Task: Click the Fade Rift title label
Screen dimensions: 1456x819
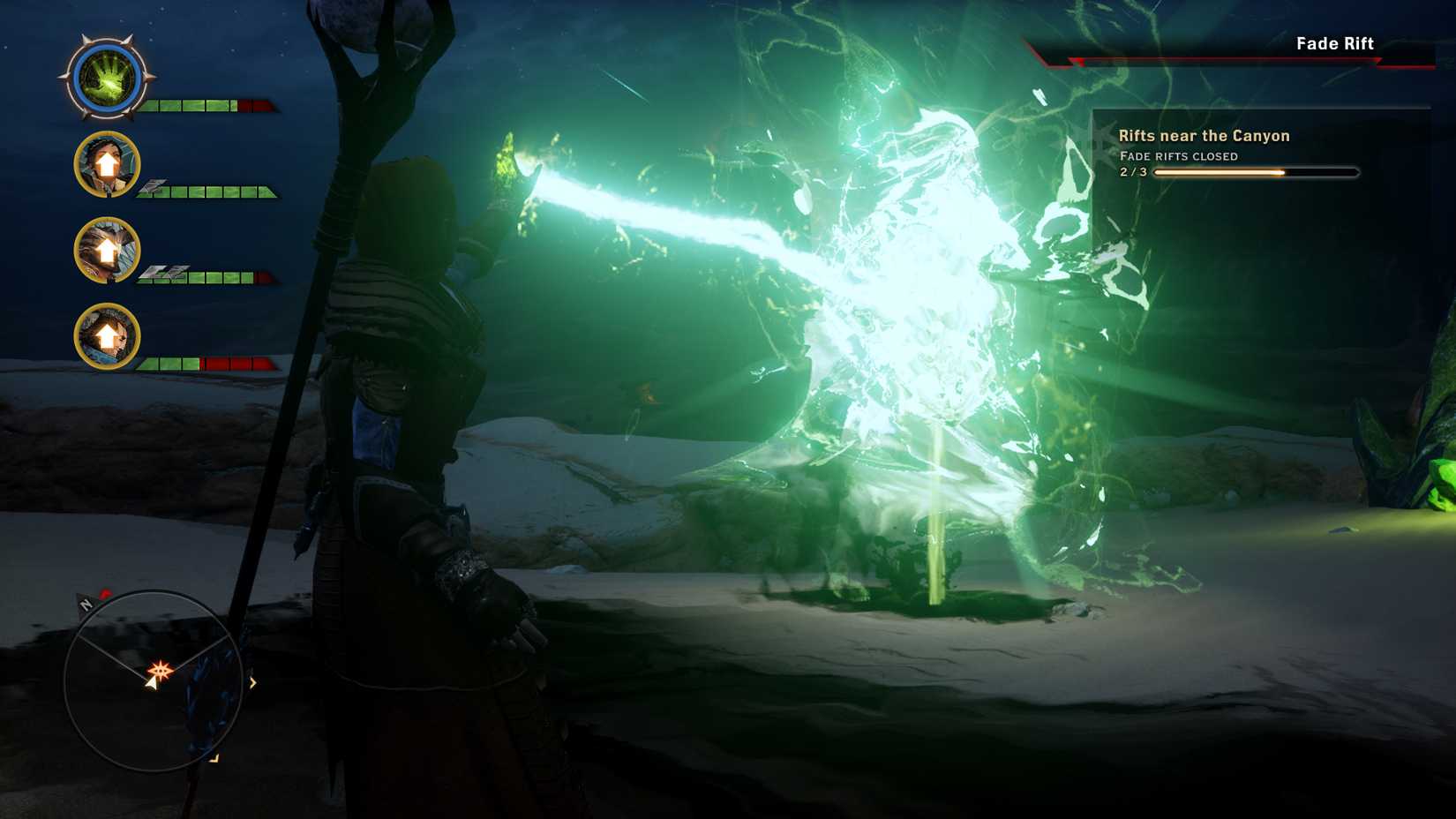Action: pyautogui.click(x=1335, y=43)
